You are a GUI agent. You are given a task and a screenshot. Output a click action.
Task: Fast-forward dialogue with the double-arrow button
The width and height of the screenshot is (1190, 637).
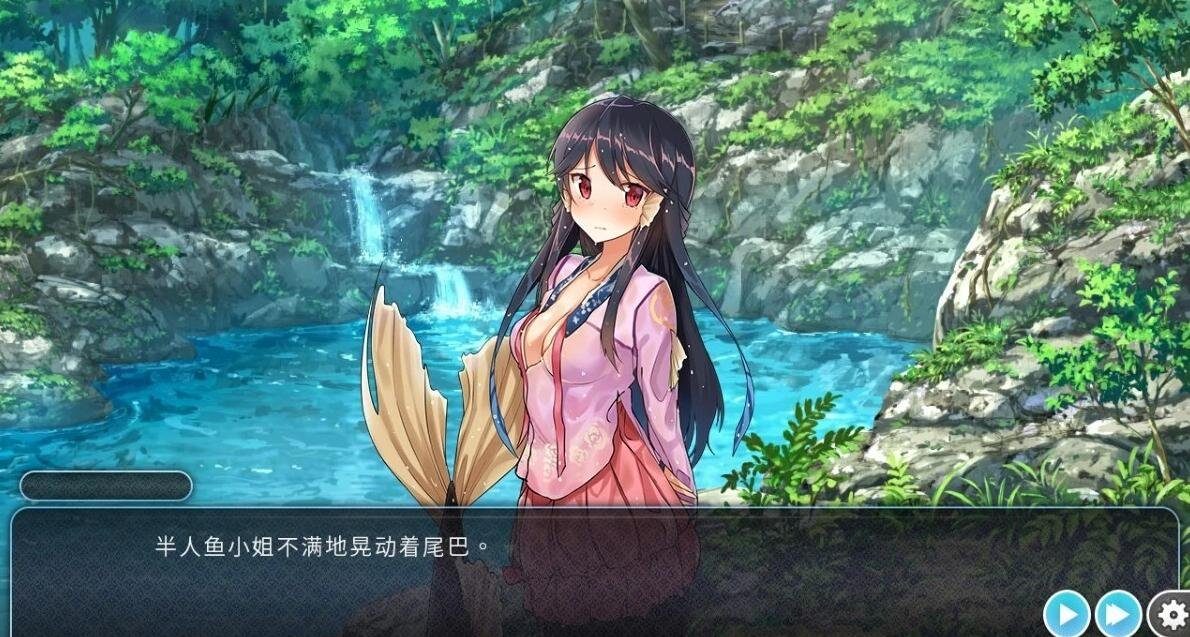pyautogui.click(x=1118, y=612)
